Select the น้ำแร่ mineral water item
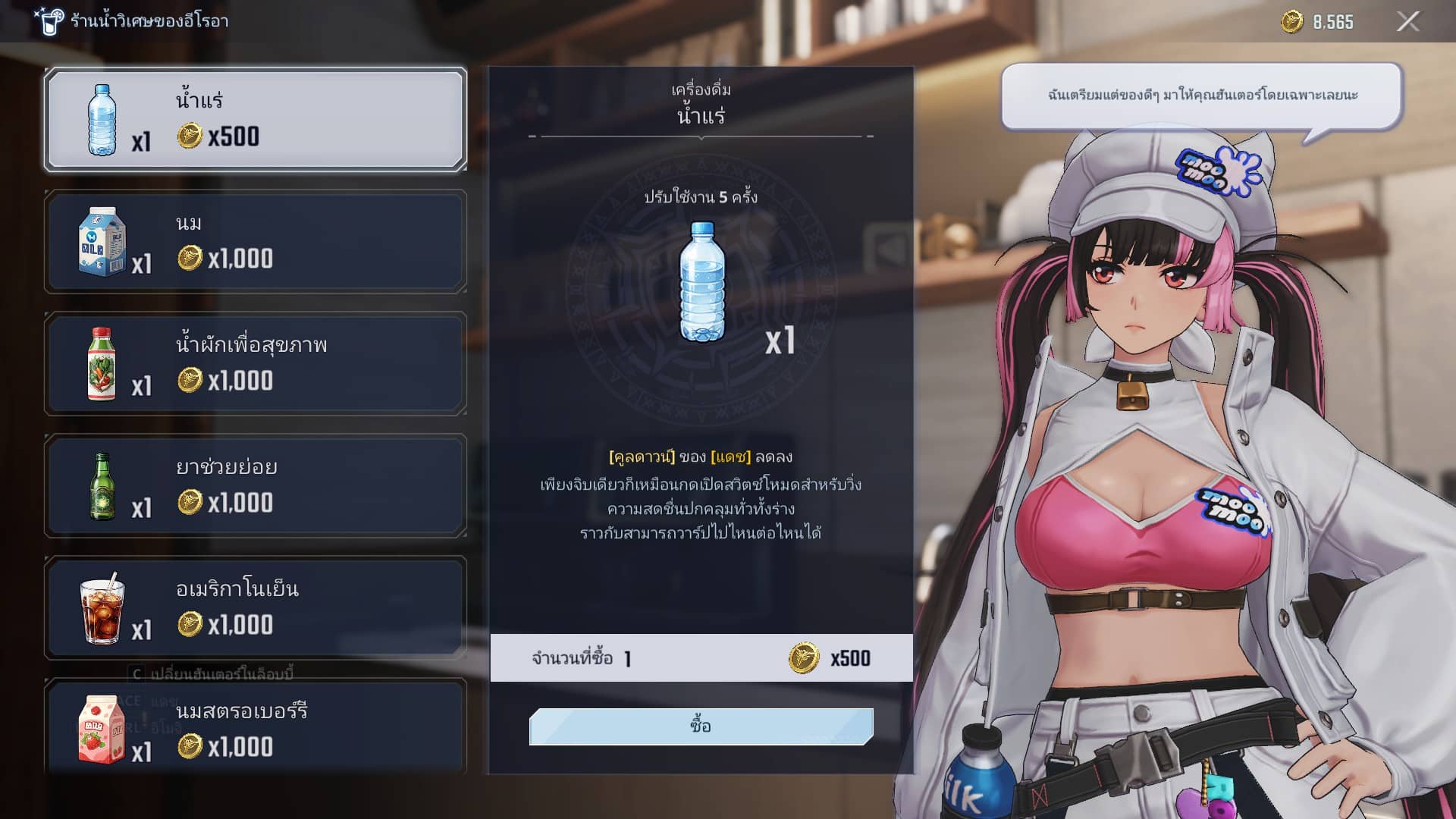The image size is (1456, 819). 256,119
